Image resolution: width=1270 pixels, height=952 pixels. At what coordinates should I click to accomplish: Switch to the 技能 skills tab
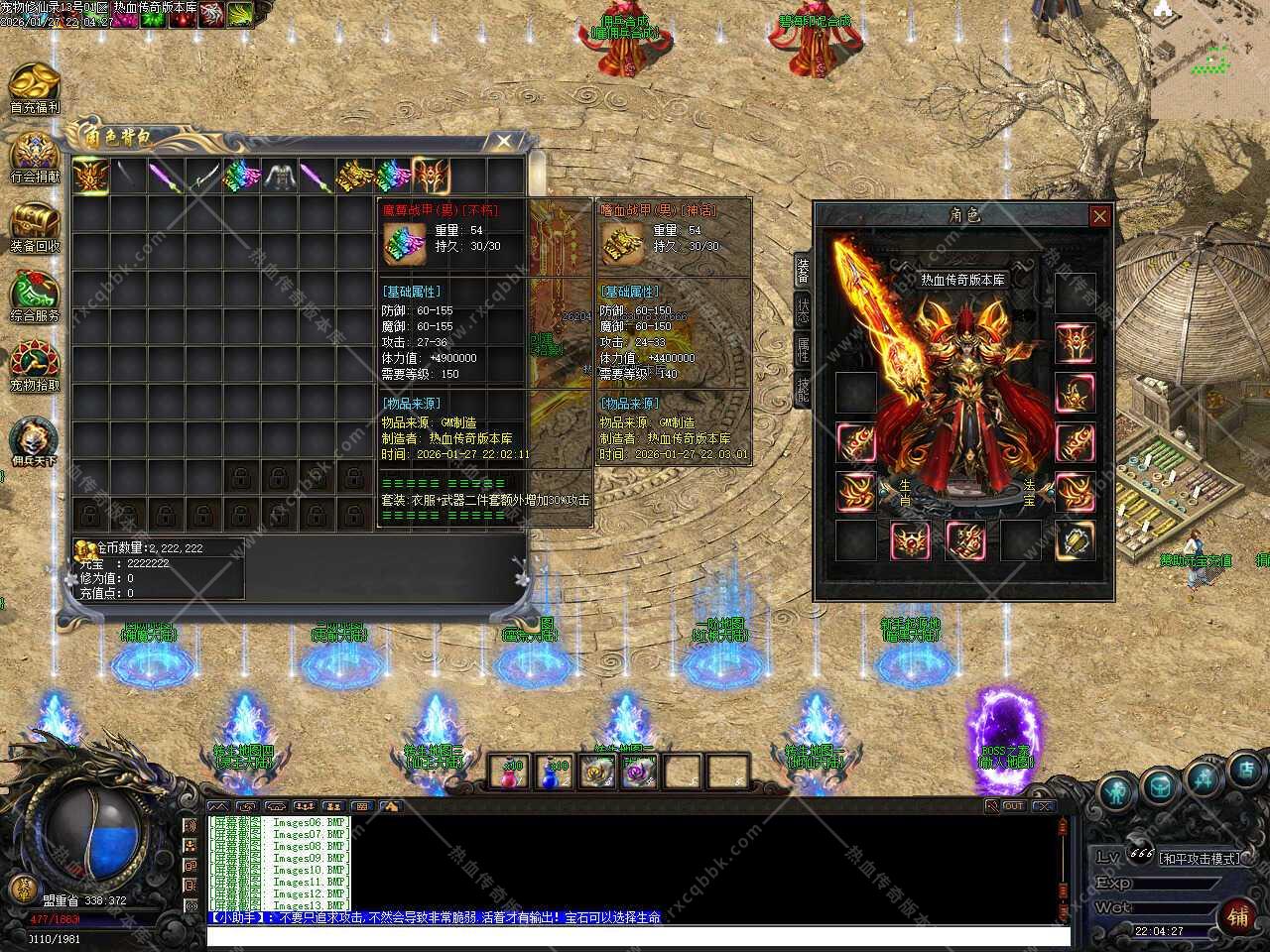802,390
